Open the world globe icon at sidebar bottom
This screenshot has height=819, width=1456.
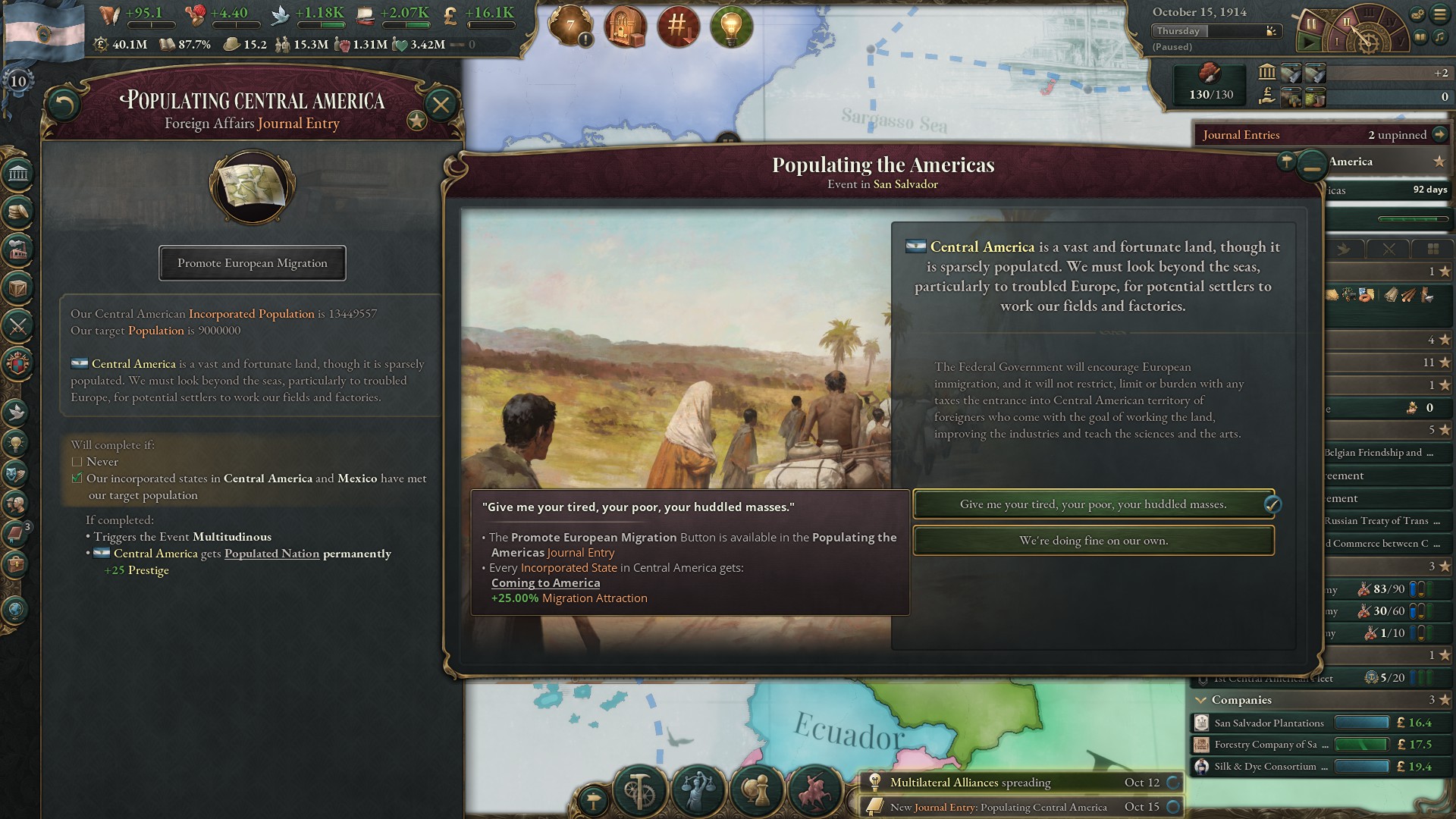[14, 609]
